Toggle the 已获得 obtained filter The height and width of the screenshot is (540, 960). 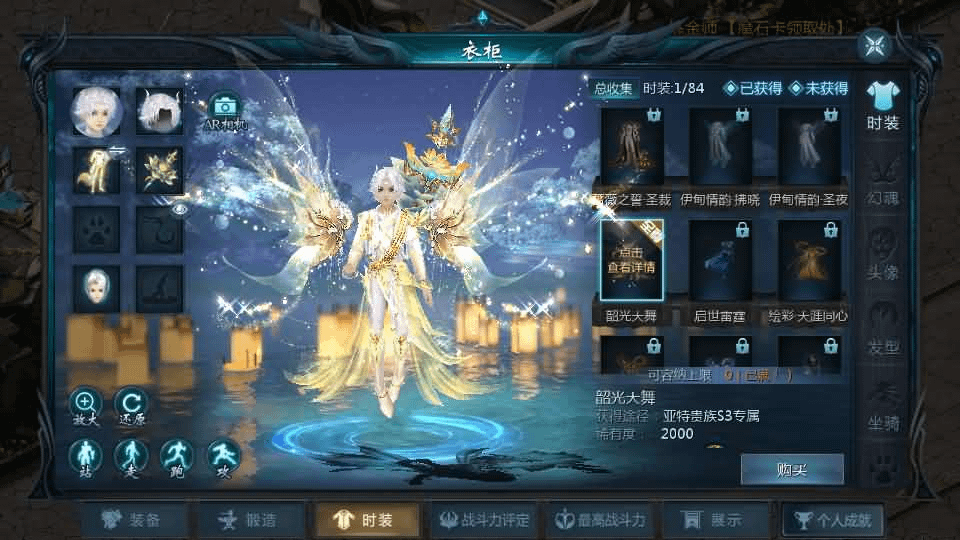click(x=754, y=88)
